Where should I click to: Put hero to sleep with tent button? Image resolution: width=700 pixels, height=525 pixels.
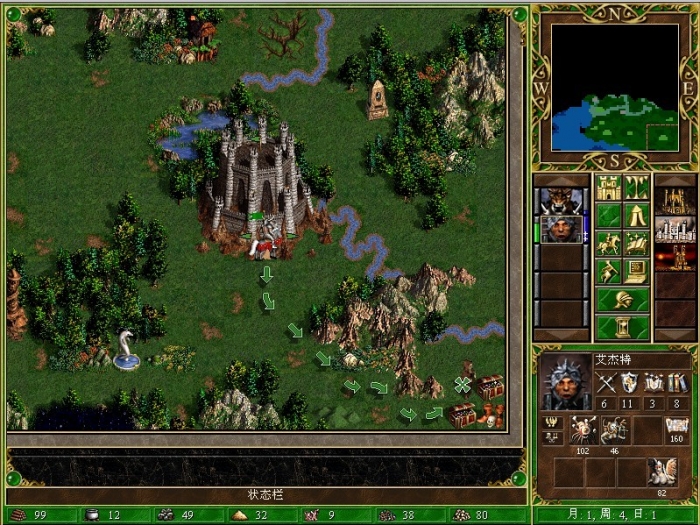pyautogui.click(x=636, y=215)
